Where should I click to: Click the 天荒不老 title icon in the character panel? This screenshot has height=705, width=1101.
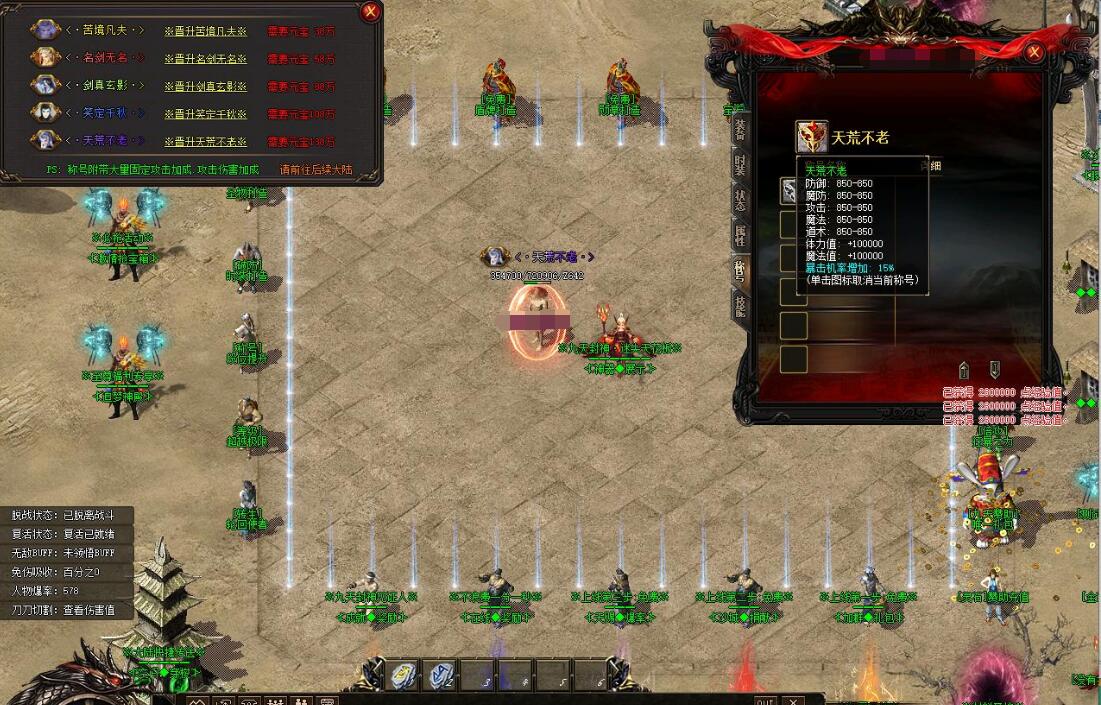(810, 137)
